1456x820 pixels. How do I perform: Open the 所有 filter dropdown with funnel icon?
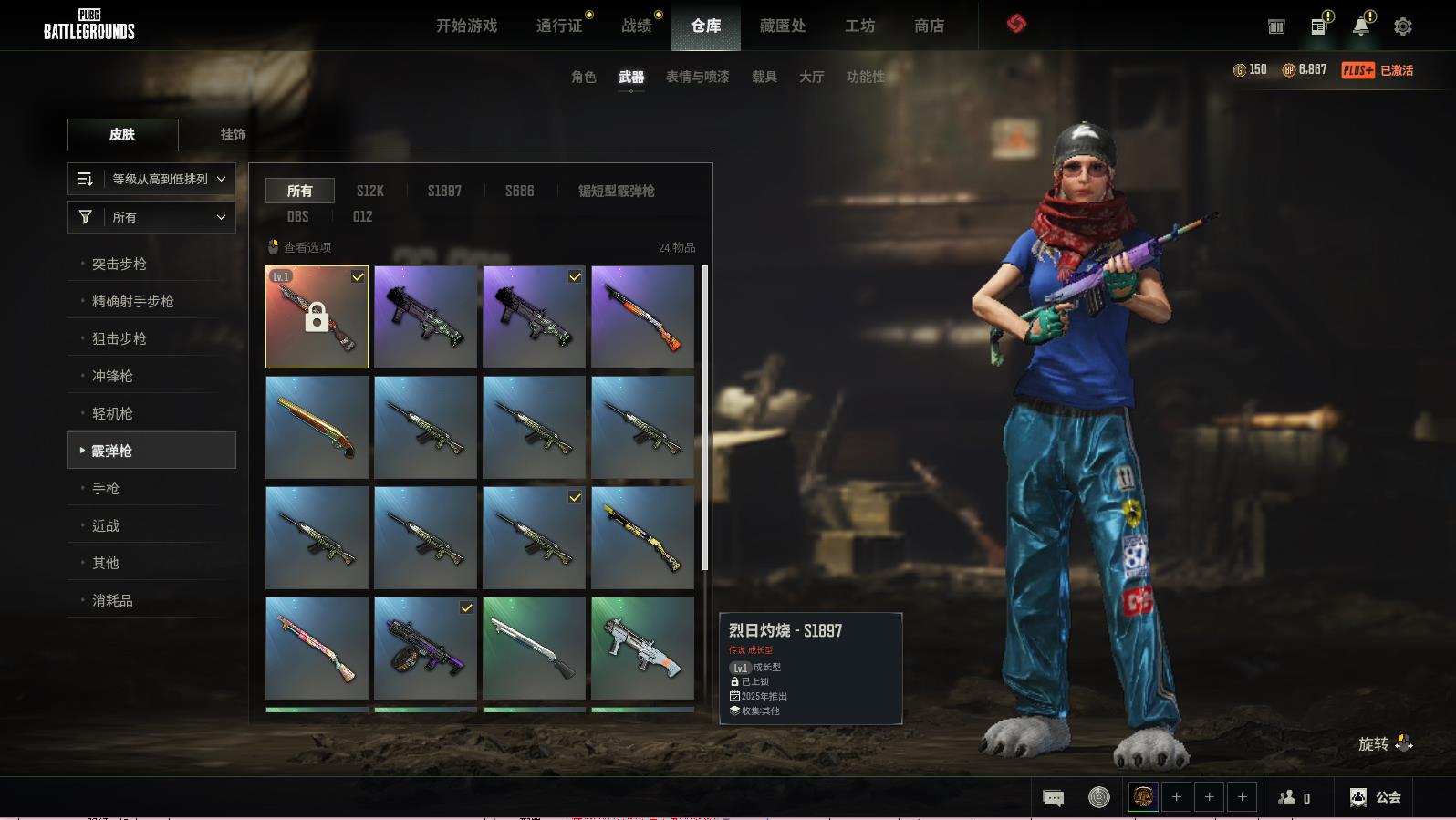[x=151, y=217]
